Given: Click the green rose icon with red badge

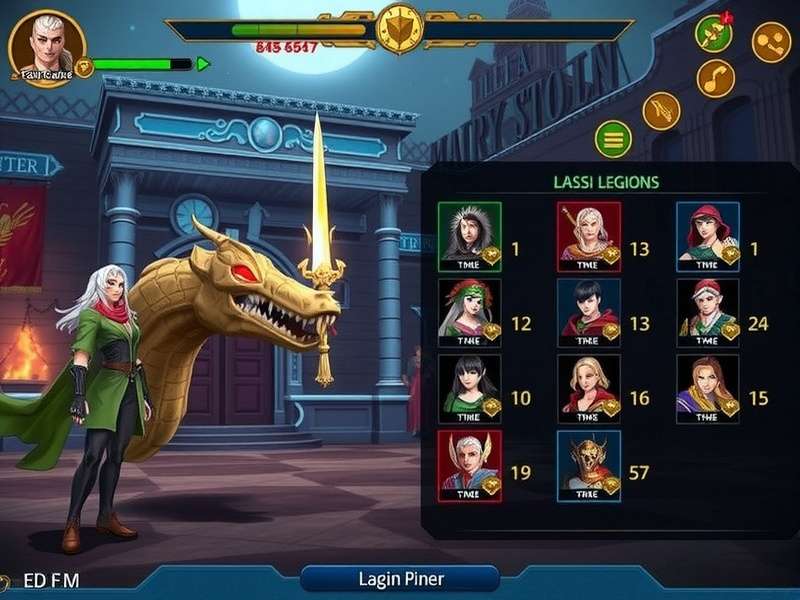Looking at the screenshot, I should click(x=713, y=33).
